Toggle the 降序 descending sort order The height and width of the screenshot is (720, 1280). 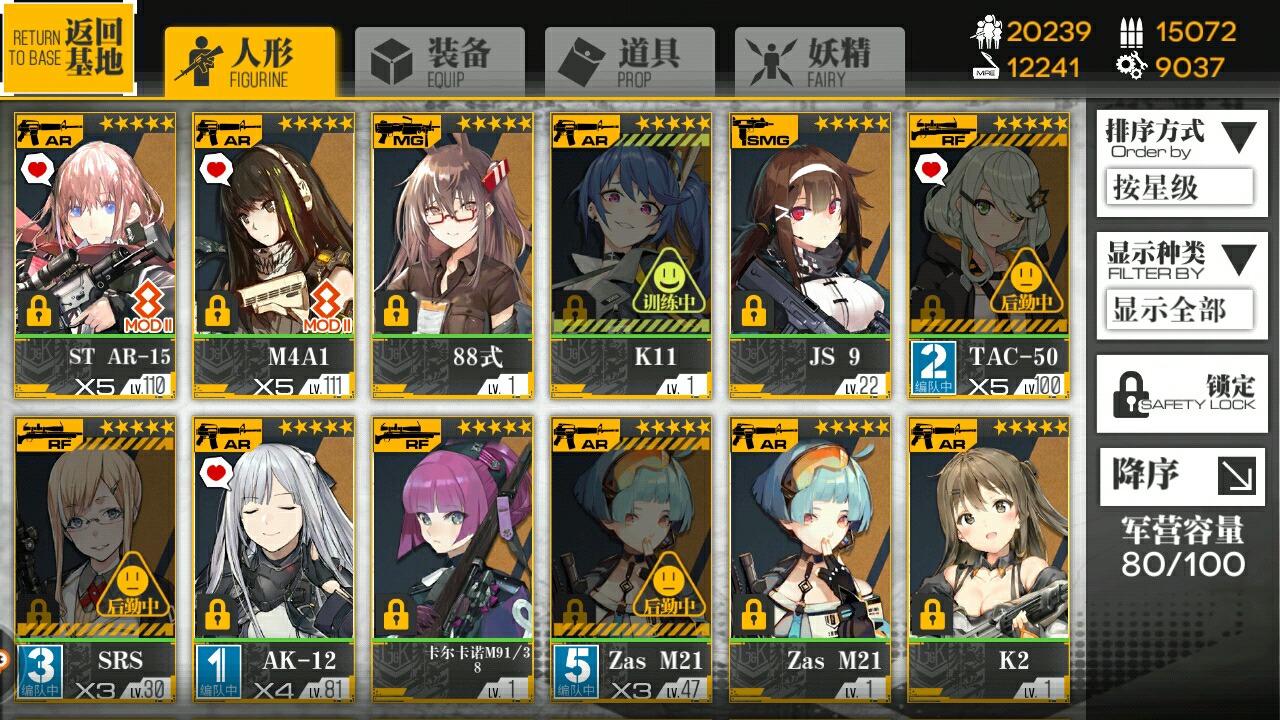1181,477
